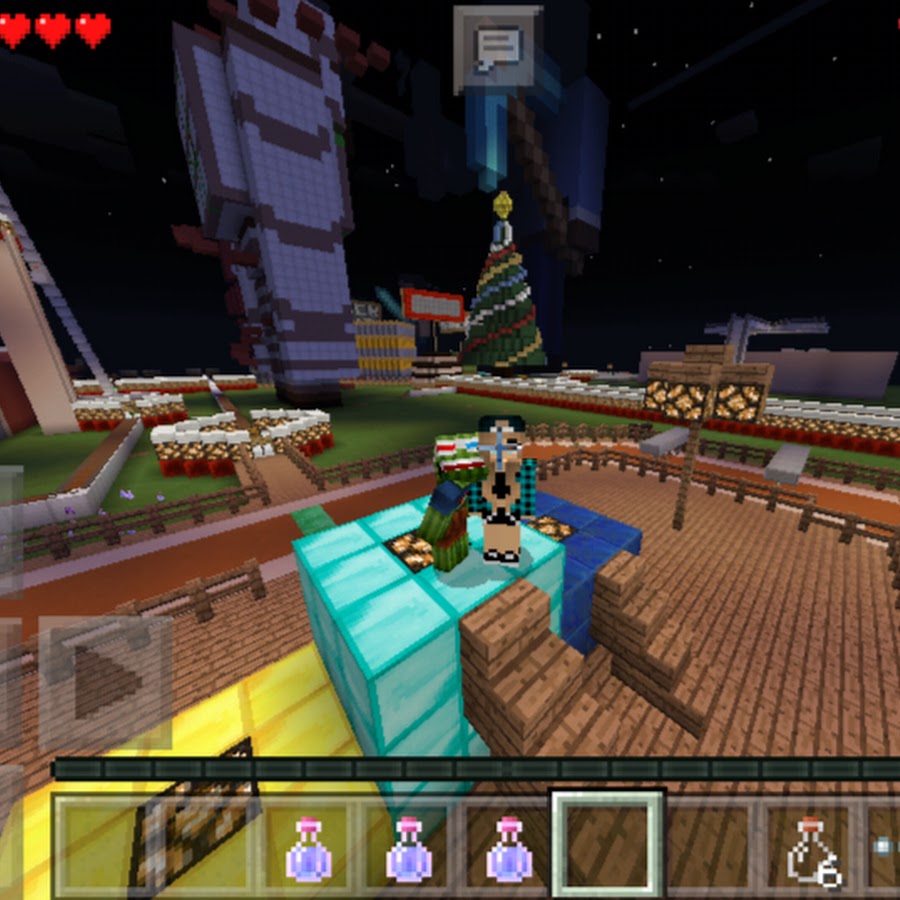This screenshot has width=900, height=900.
Task: Open the chat using the speech bubble button
Action: (498, 47)
